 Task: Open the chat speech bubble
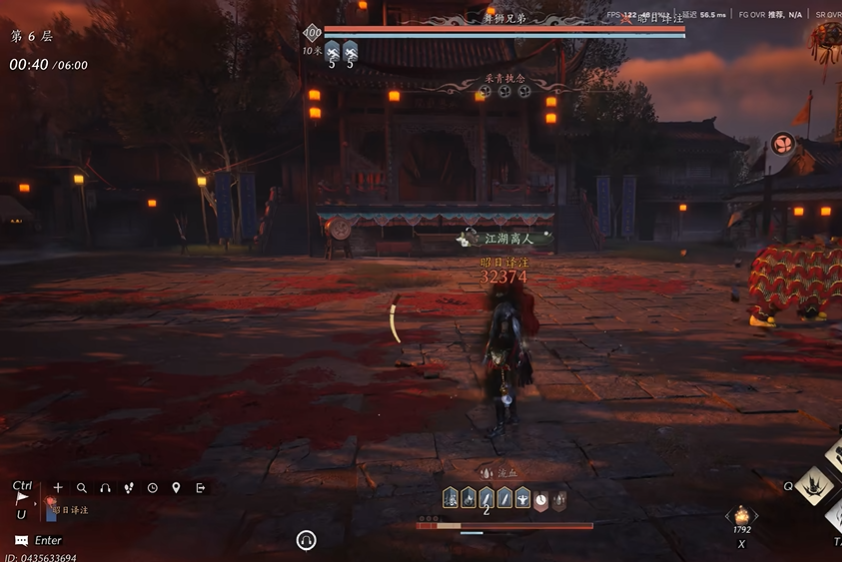21,540
